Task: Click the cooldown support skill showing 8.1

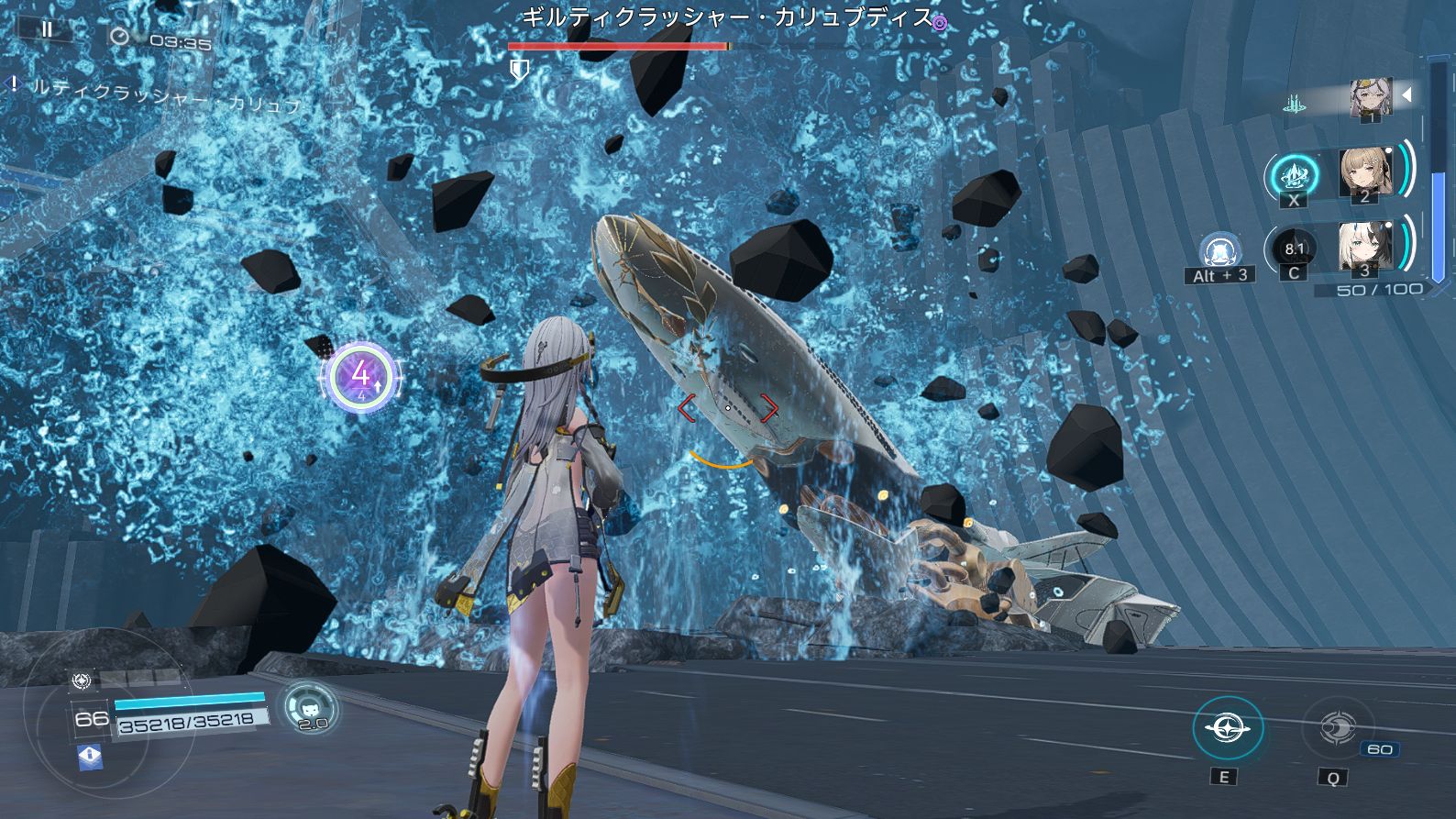Action: pos(1294,249)
